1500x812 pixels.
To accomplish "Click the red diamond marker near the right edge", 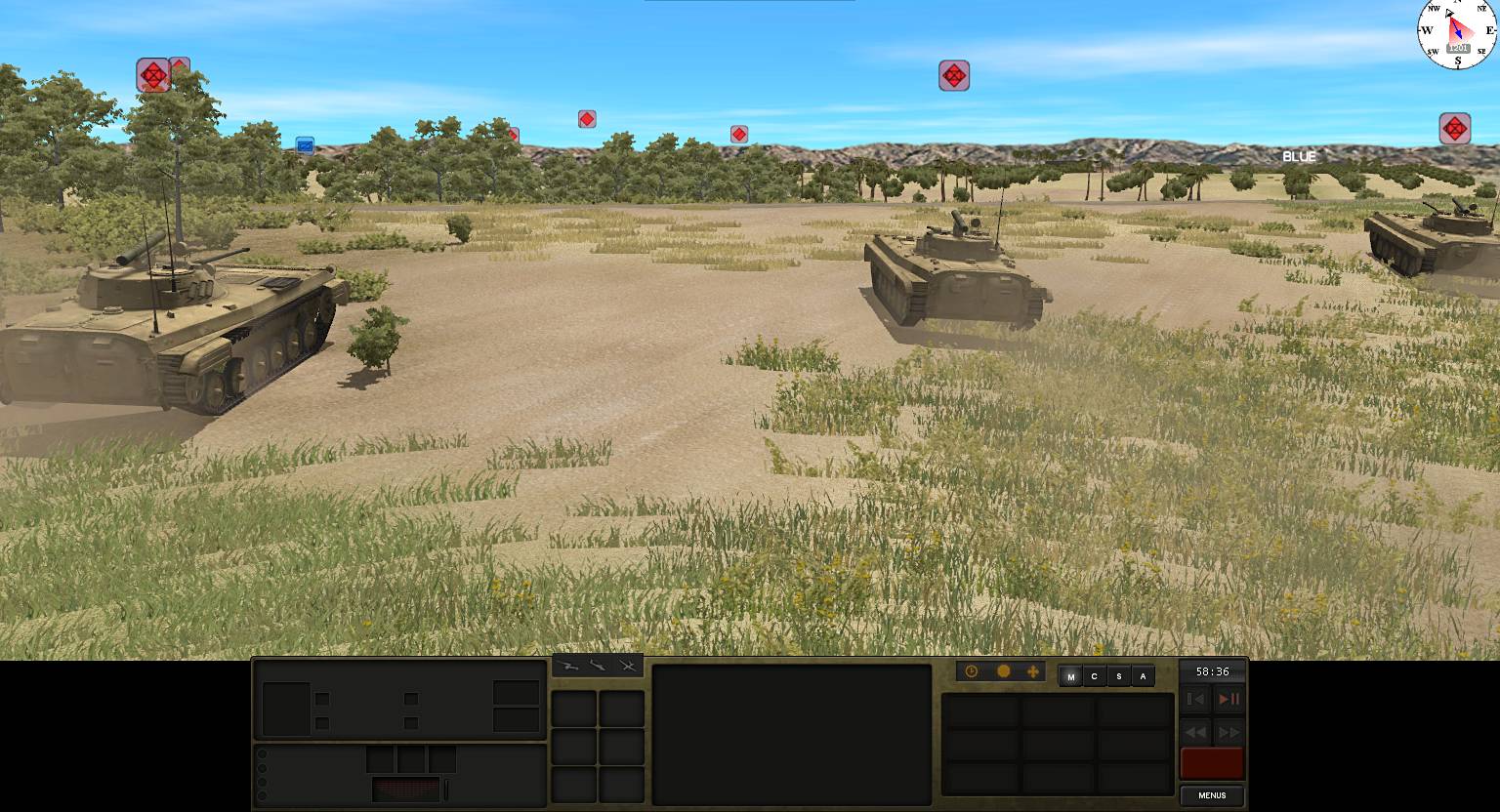I will 1455,128.
